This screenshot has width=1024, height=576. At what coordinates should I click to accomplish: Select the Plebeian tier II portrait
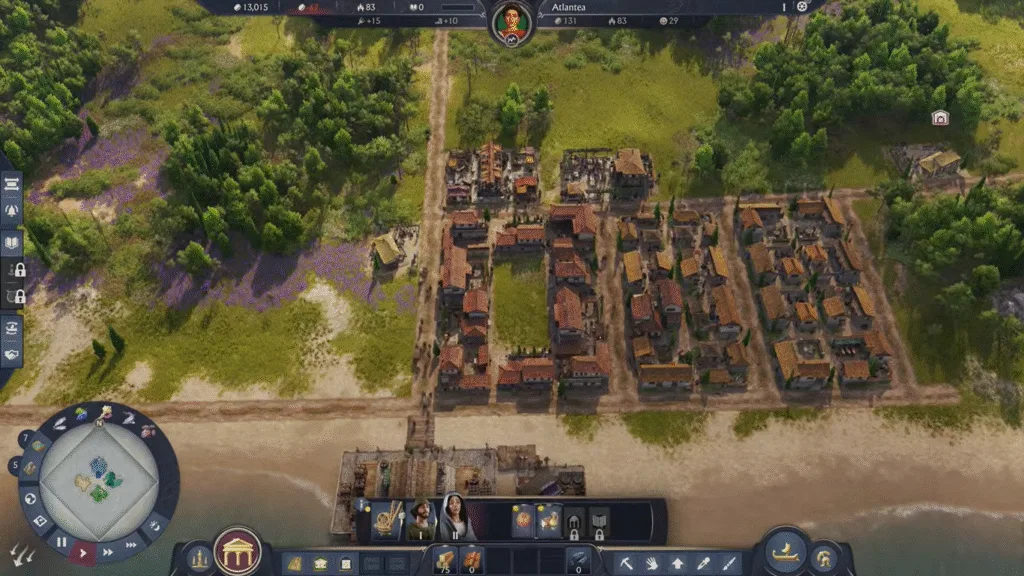pyautogui.click(x=457, y=518)
